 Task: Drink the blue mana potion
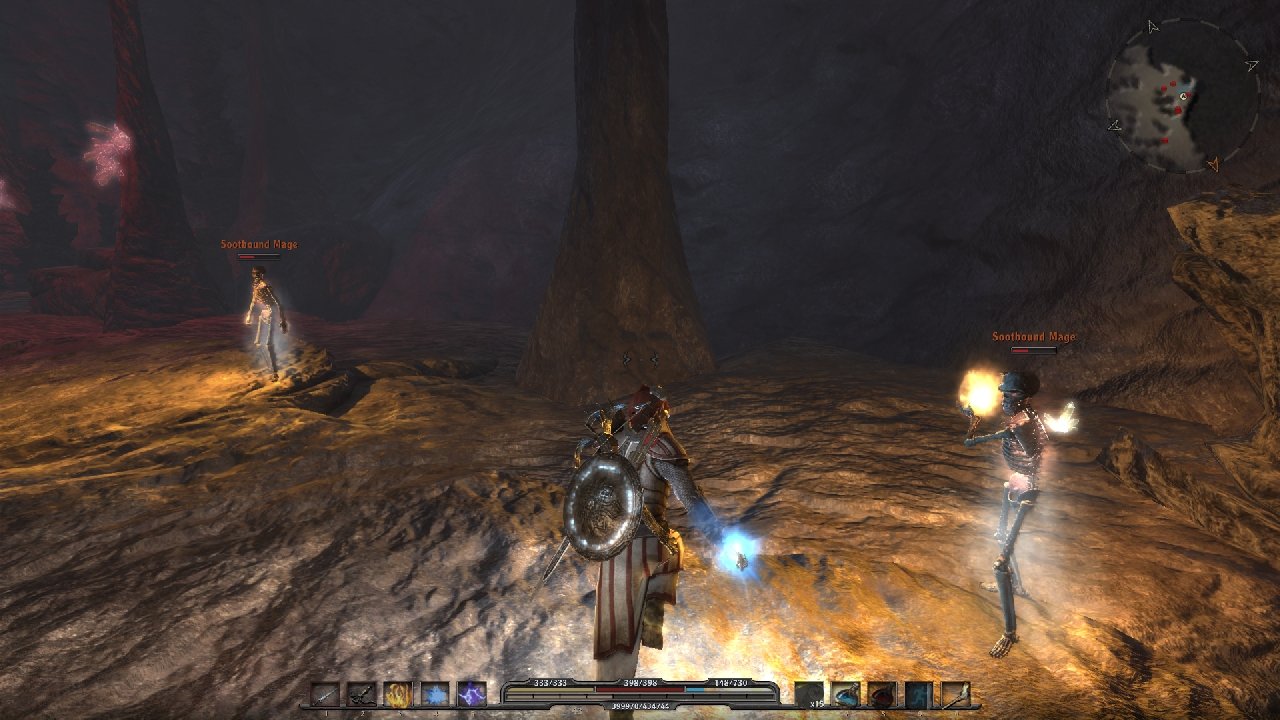[846, 694]
